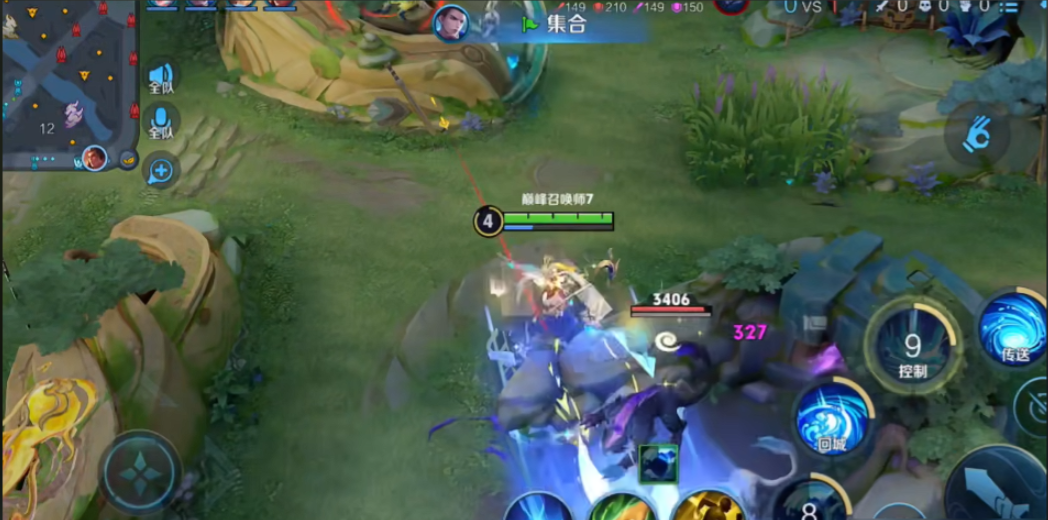Select the hero portrait below the minimap

[95, 158]
